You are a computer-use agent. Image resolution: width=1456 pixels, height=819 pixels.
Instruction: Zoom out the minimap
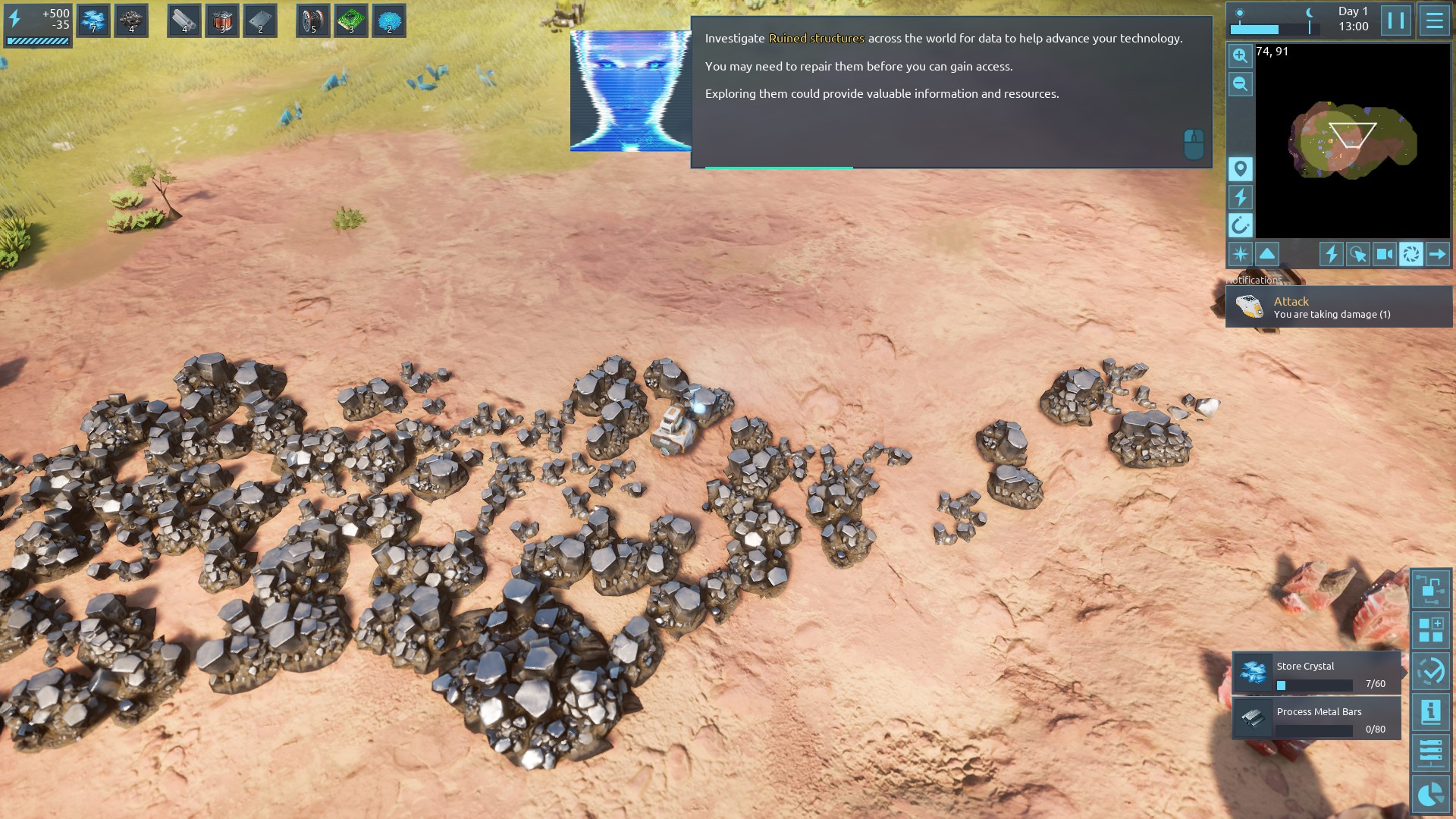click(1240, 84)
